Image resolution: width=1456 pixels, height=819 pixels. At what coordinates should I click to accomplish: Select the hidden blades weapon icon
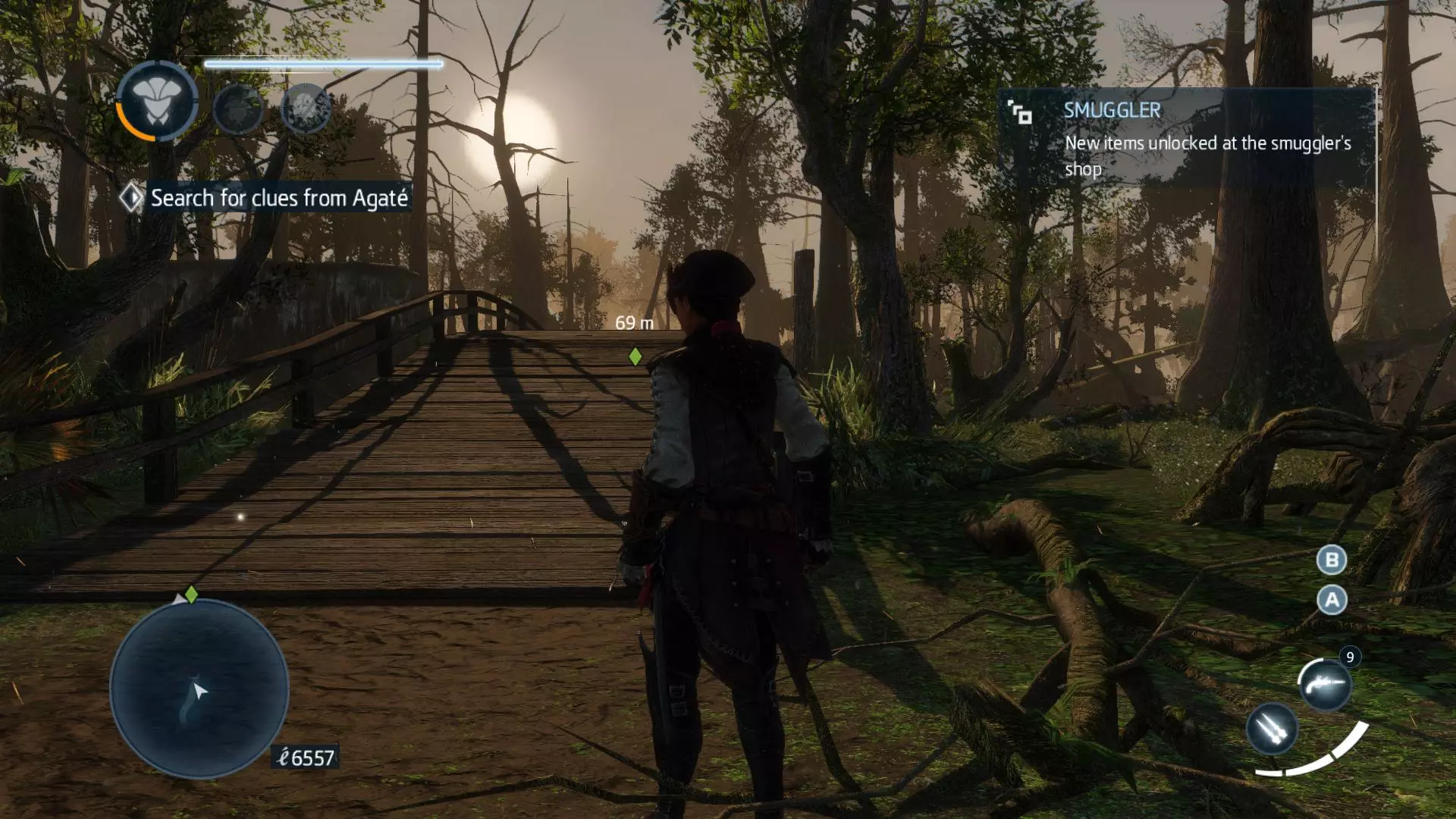tap(1272, 729)
